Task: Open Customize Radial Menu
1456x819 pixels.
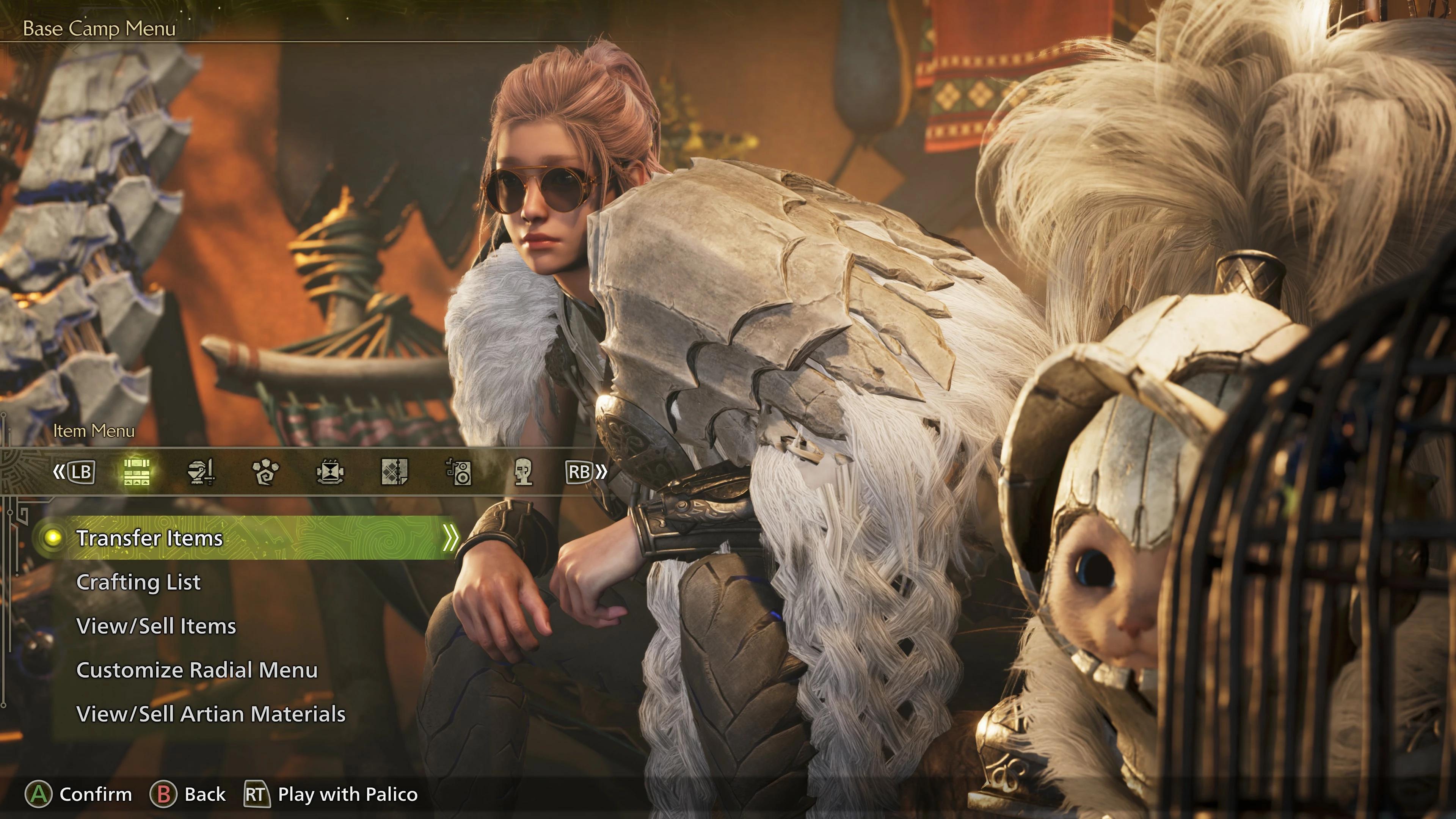Action: pos(197,670)
